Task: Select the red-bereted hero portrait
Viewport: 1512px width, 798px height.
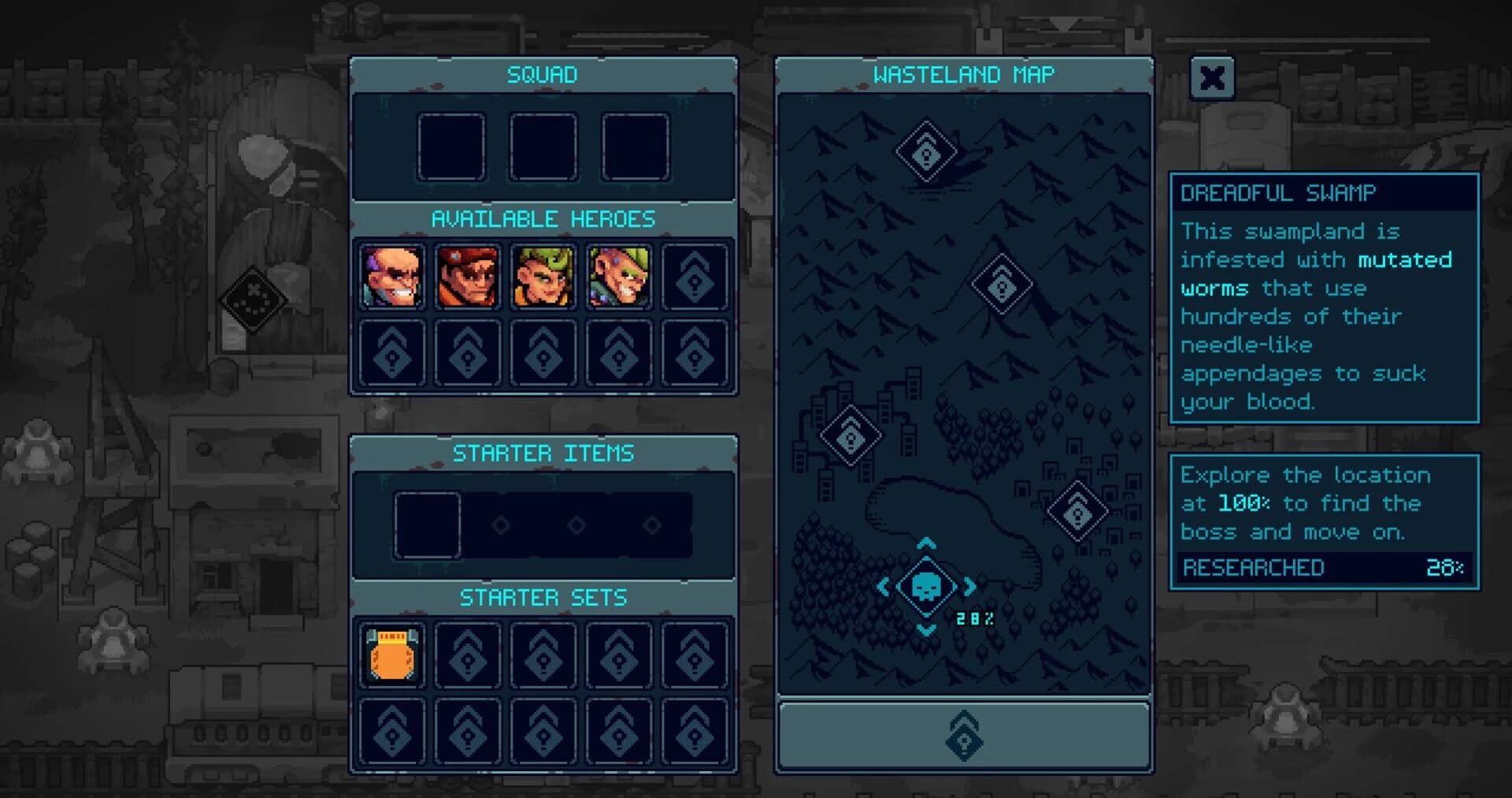Action: pos(467,277)
